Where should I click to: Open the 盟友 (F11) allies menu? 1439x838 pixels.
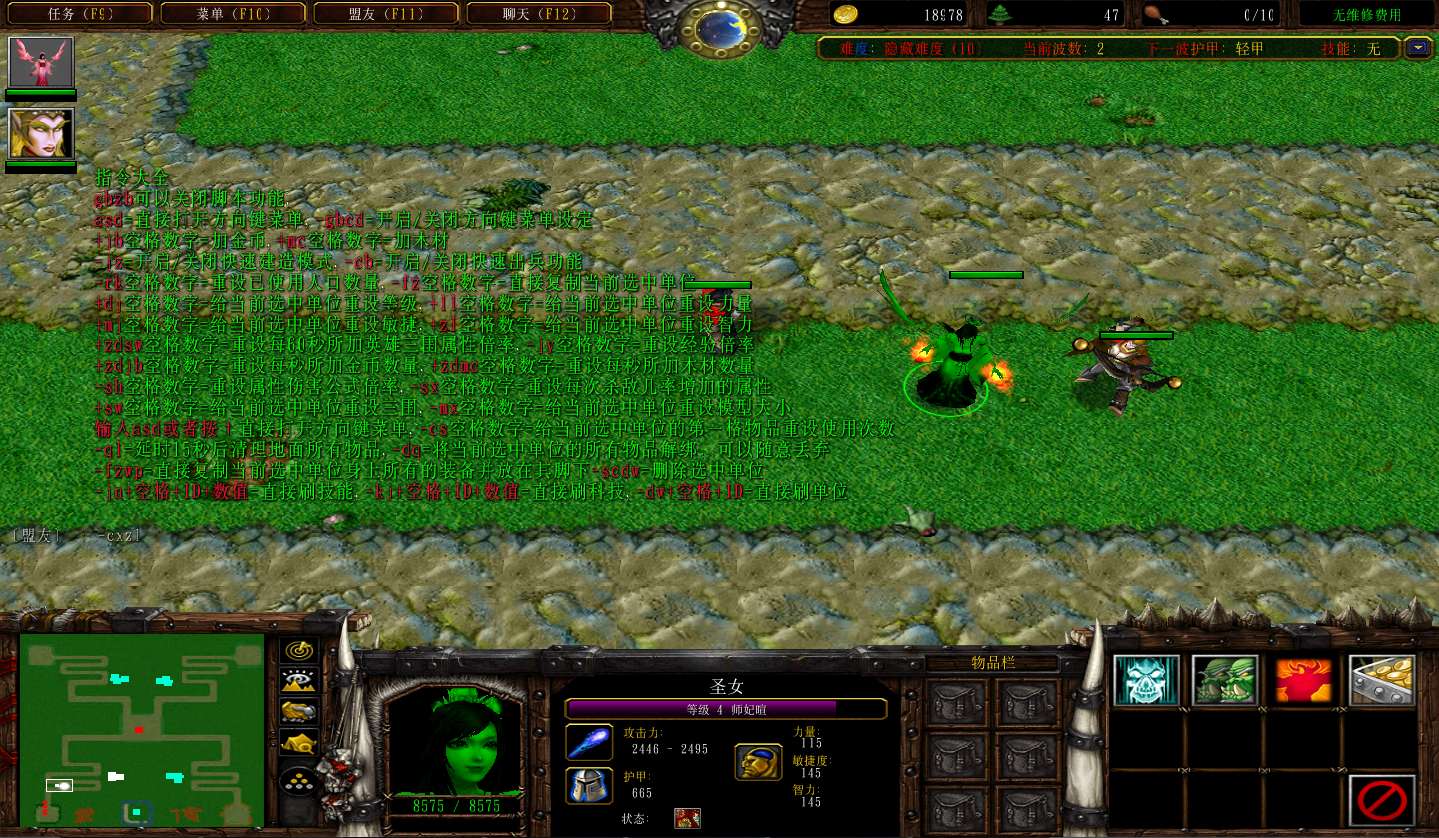pos(386,14)
